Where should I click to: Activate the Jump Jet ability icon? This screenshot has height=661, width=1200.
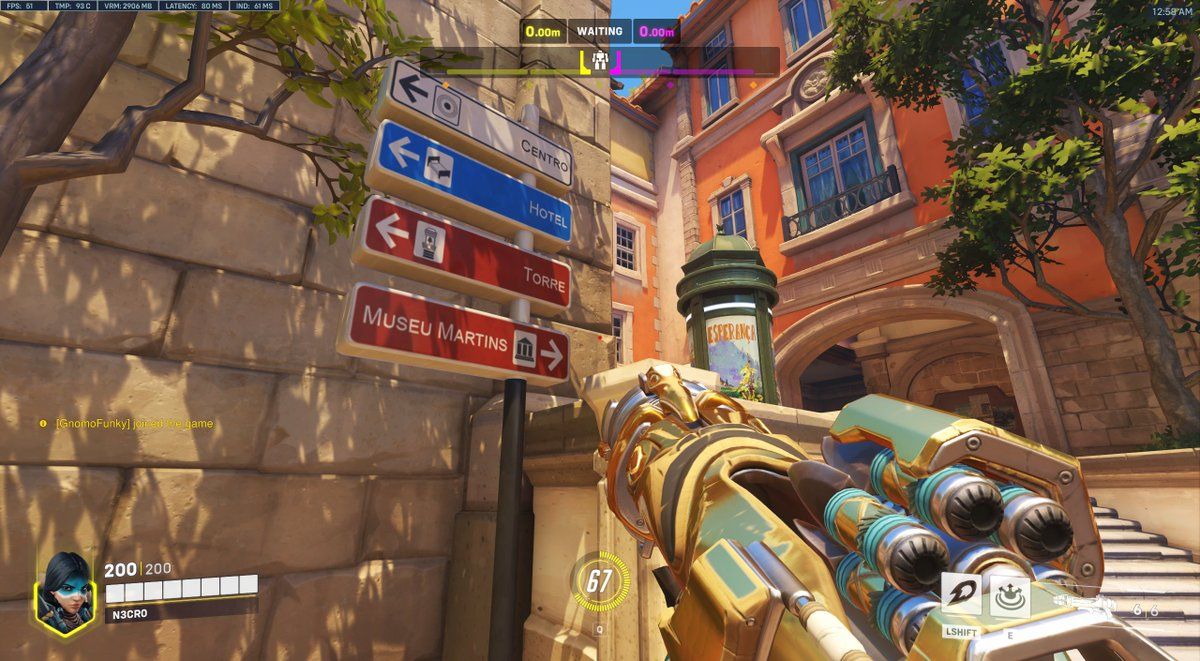pyautogui.click(x=960, y=596)
